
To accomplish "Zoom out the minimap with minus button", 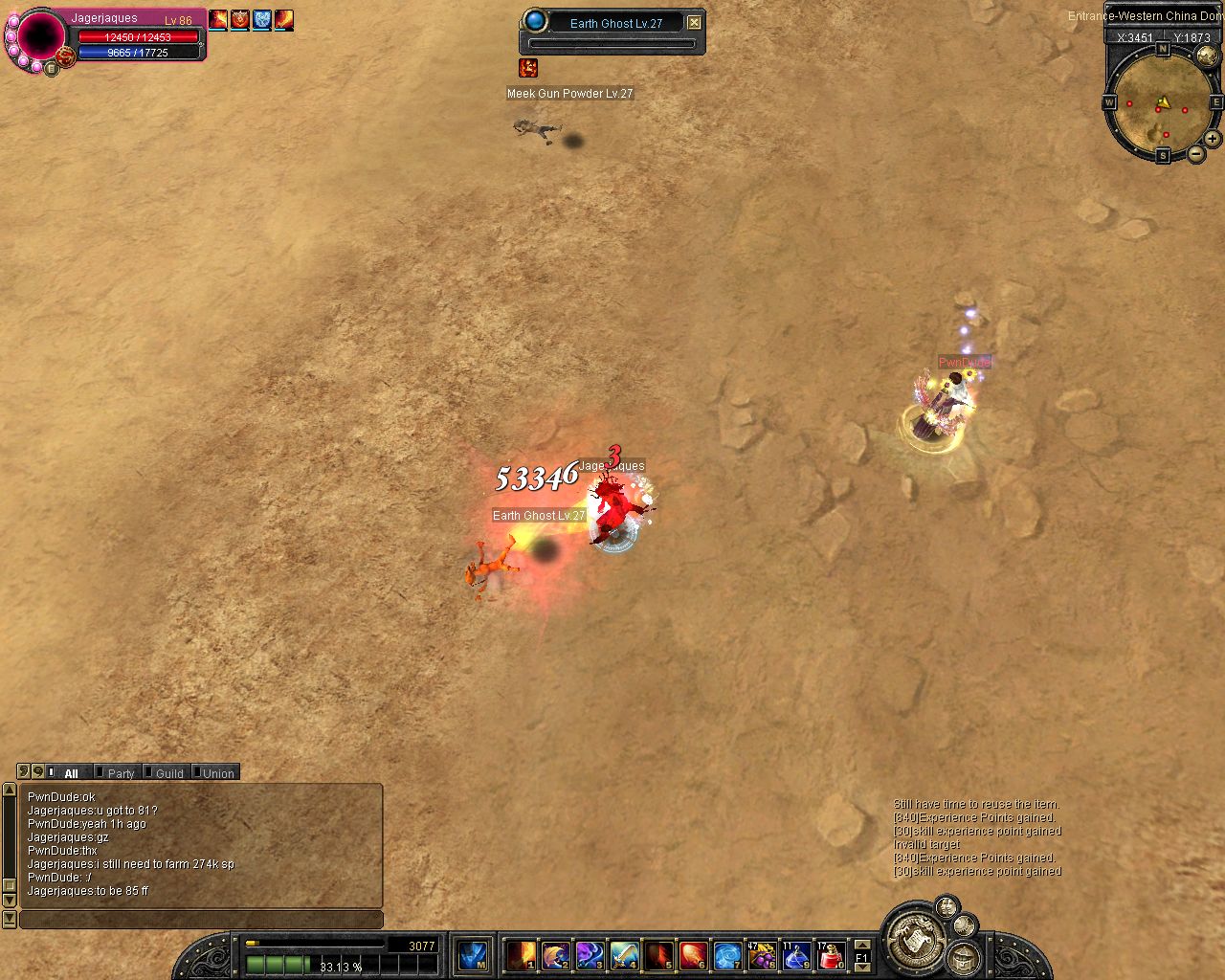I will coord(1196,153).
